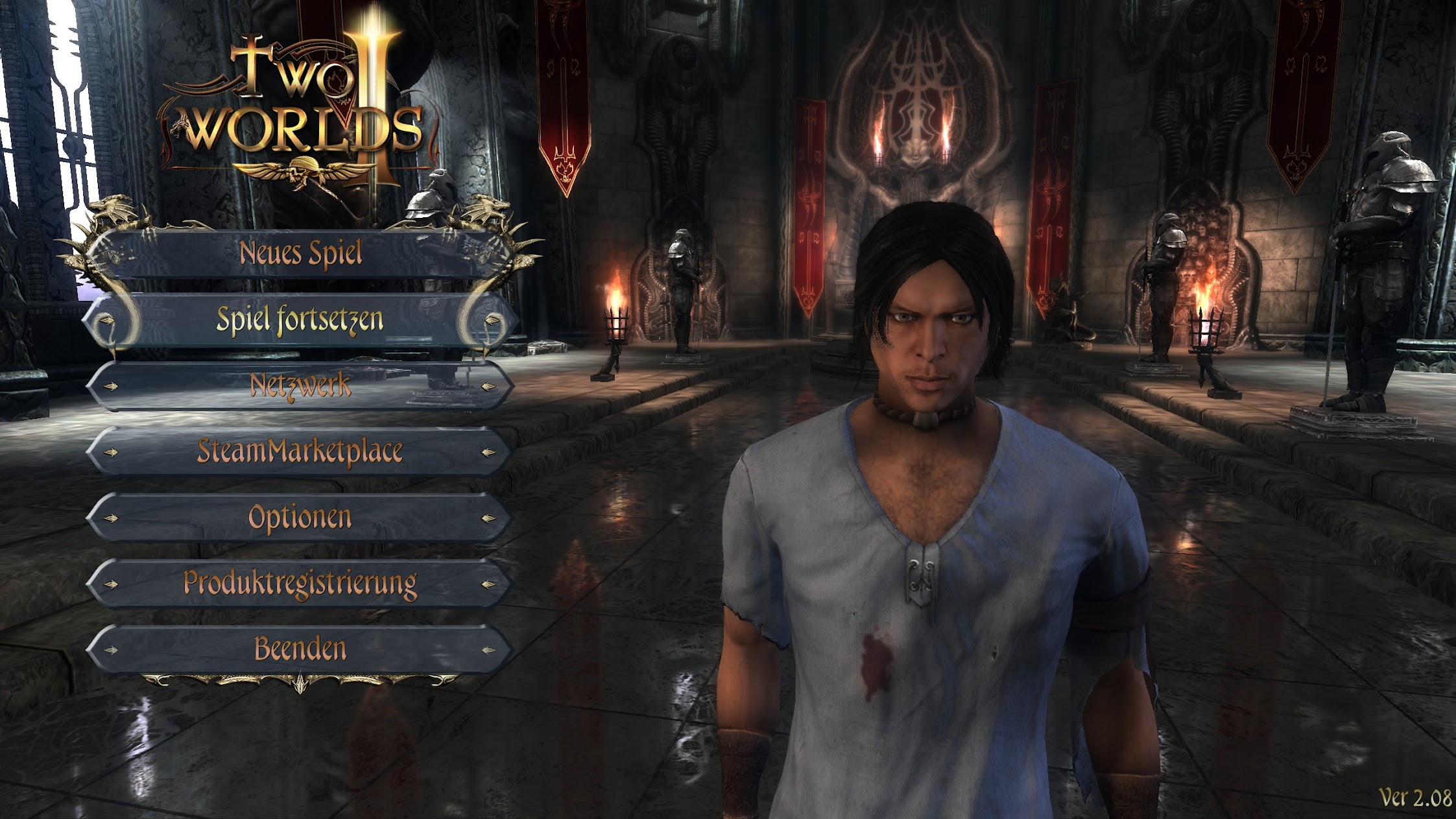Screen dimensions: 1456x819
Task: Click the Produktregistrierung button
Action: [300, 584]
